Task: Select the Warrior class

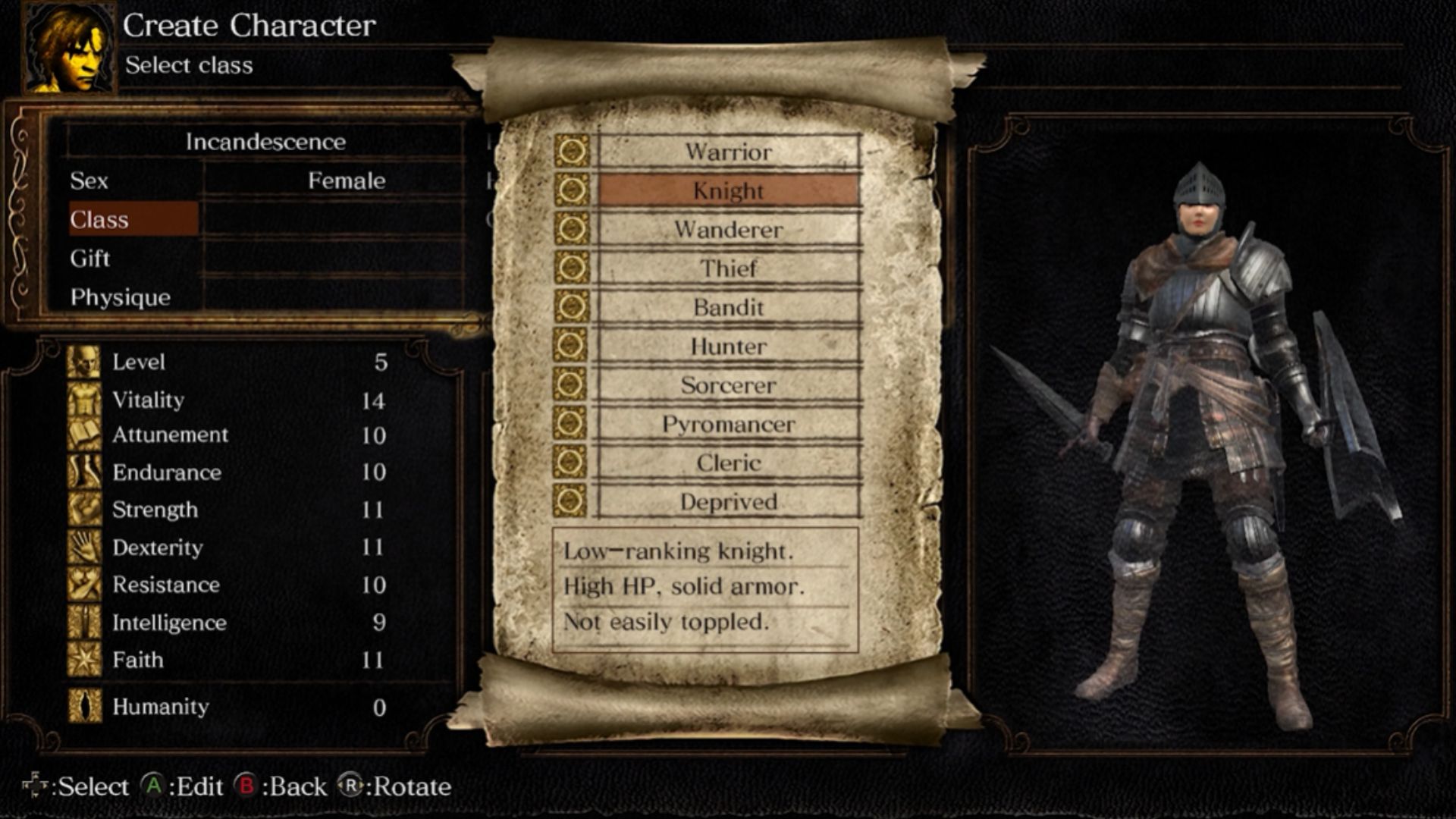Action: click(728, 152)
